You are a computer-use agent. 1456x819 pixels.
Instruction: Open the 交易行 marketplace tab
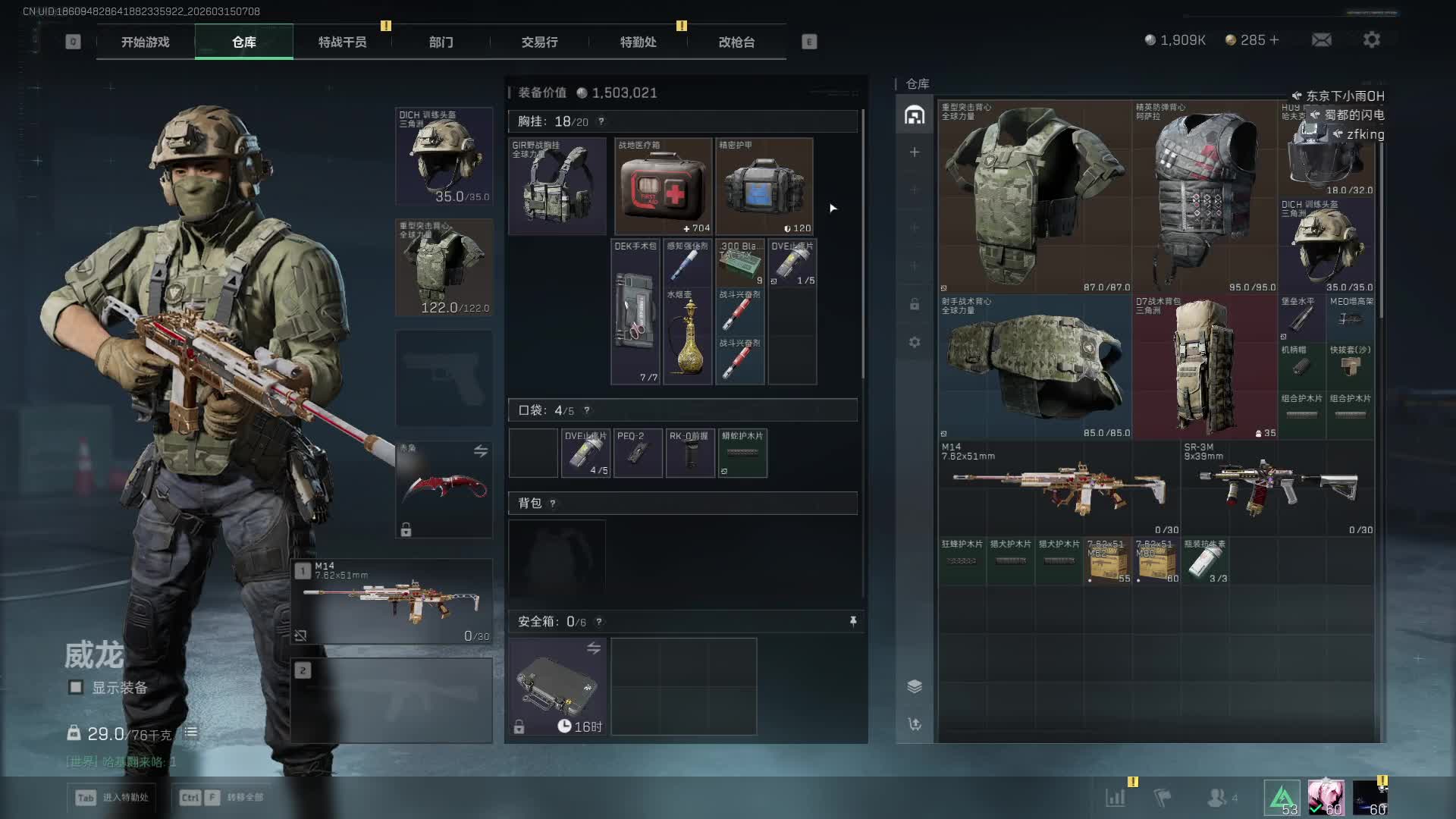coord(539,42)
